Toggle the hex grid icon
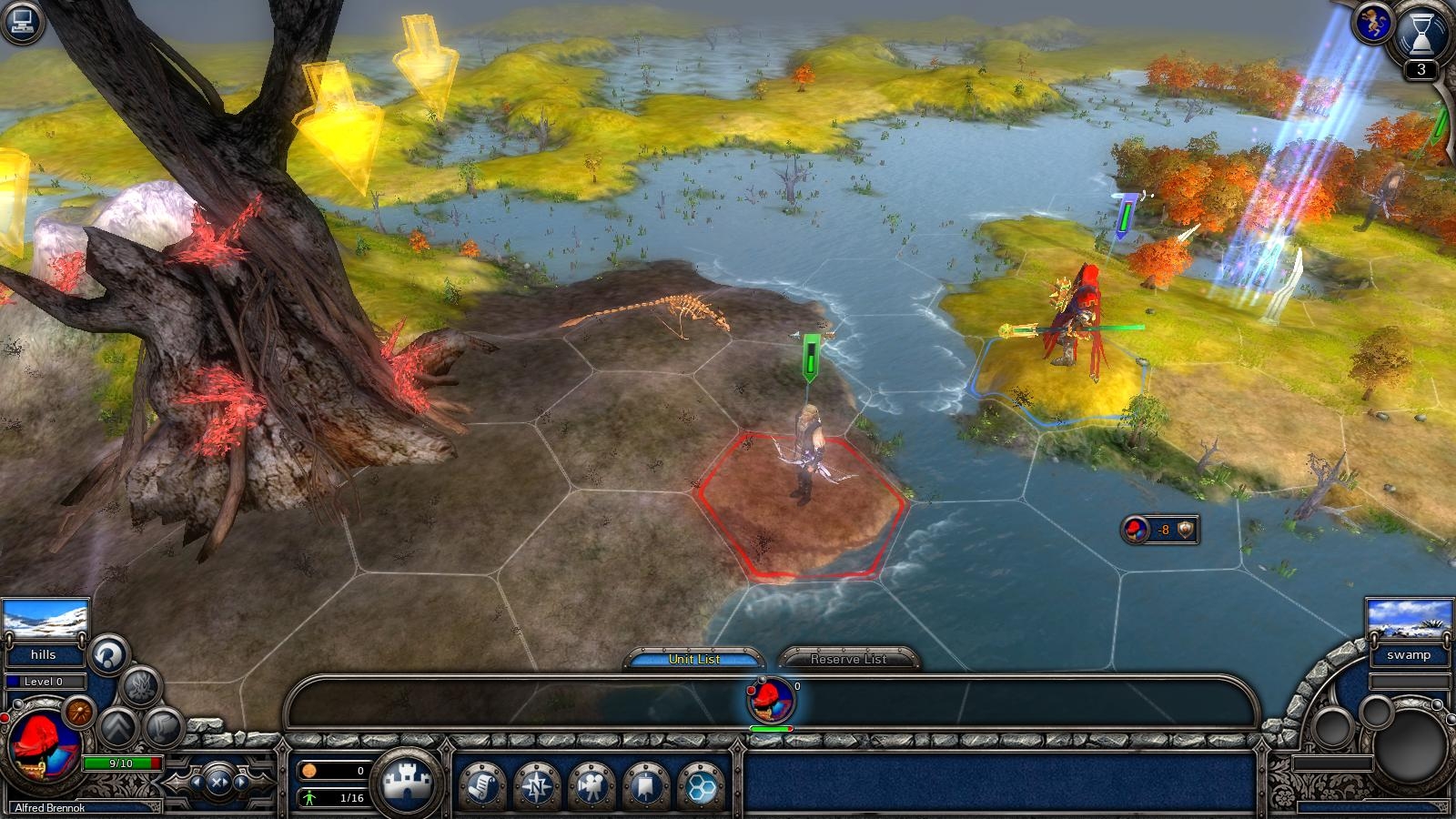Image resolution: width=1456 pixels, height=819 pixels. (699, 786)
